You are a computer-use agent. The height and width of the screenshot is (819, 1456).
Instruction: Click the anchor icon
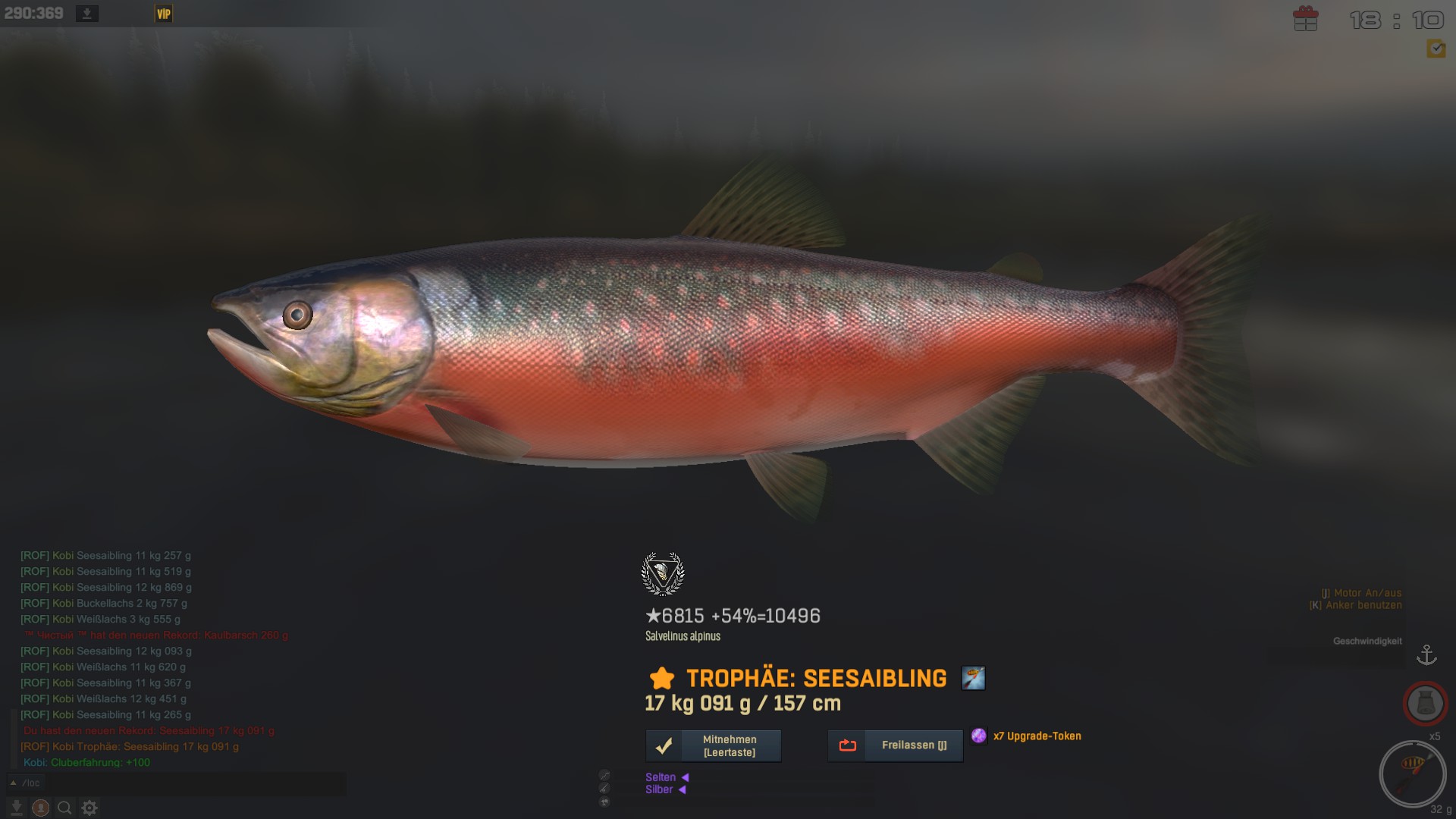tap(1426, 655)
